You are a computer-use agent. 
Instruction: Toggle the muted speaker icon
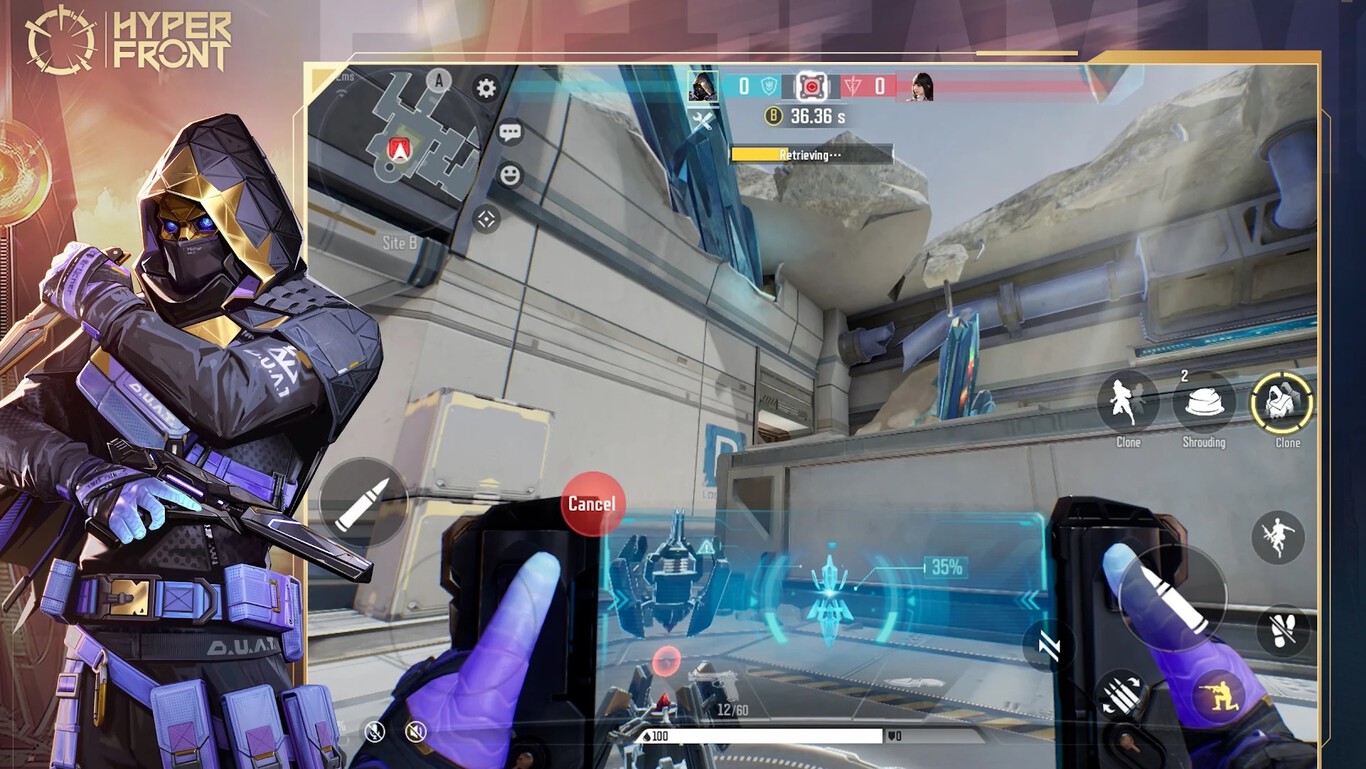(416, 732)
